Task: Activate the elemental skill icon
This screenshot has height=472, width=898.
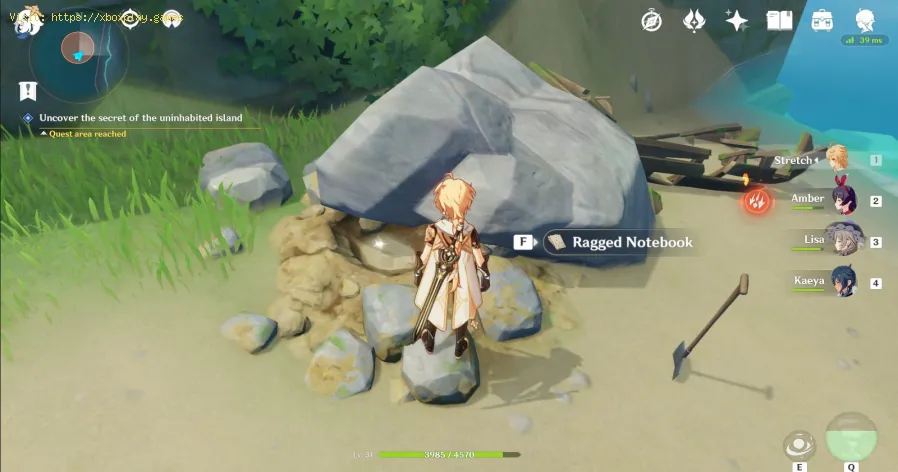Action: pyautogui.click(x=798, y=445)
